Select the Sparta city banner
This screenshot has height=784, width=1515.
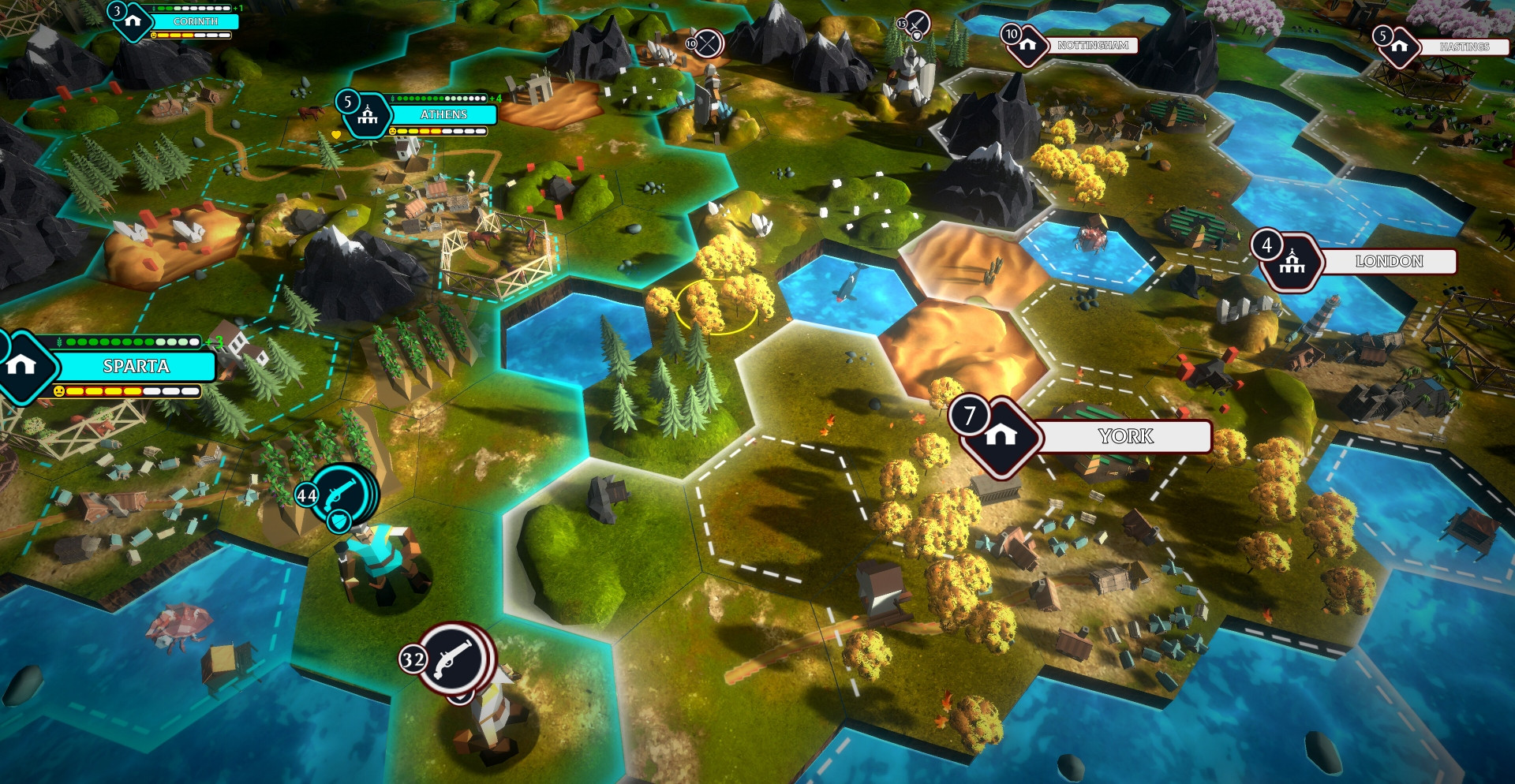(135, 366)
